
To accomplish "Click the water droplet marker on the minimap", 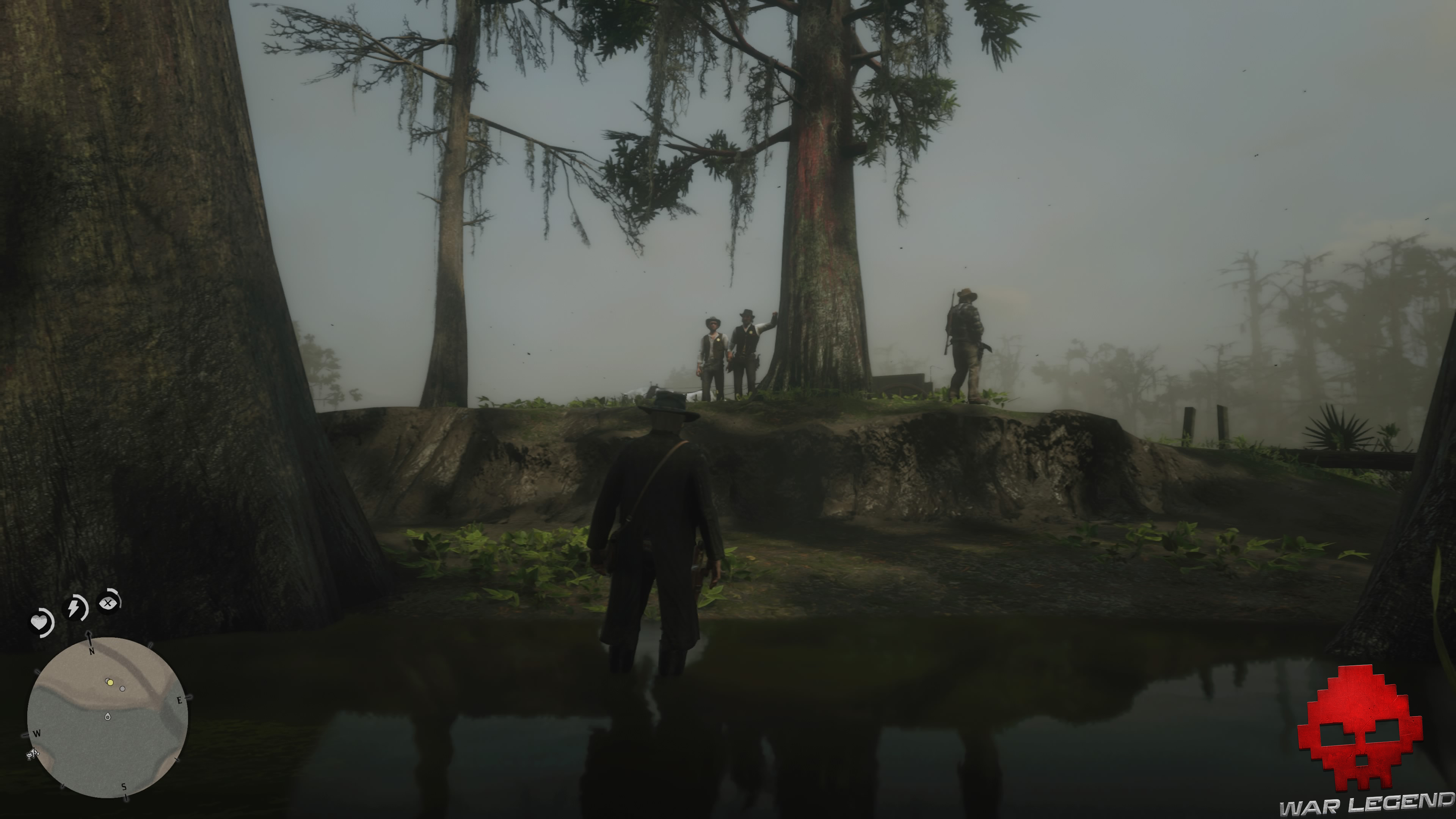I will (108, 717).
